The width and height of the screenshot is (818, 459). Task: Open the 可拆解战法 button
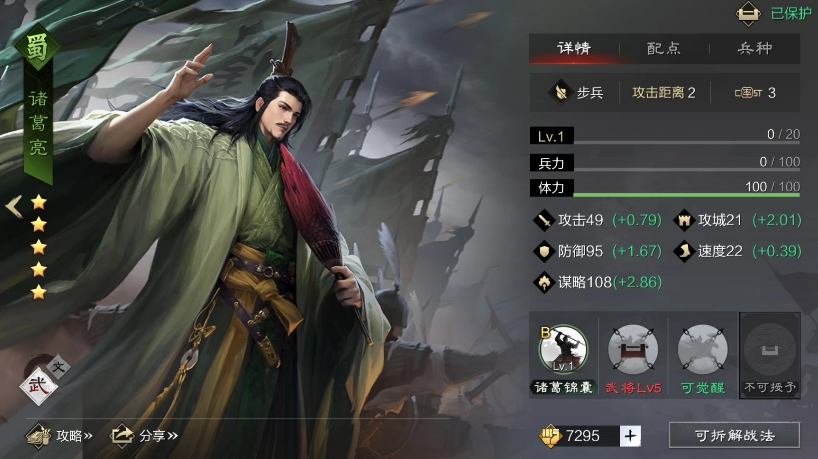click(x=734, y=435)
